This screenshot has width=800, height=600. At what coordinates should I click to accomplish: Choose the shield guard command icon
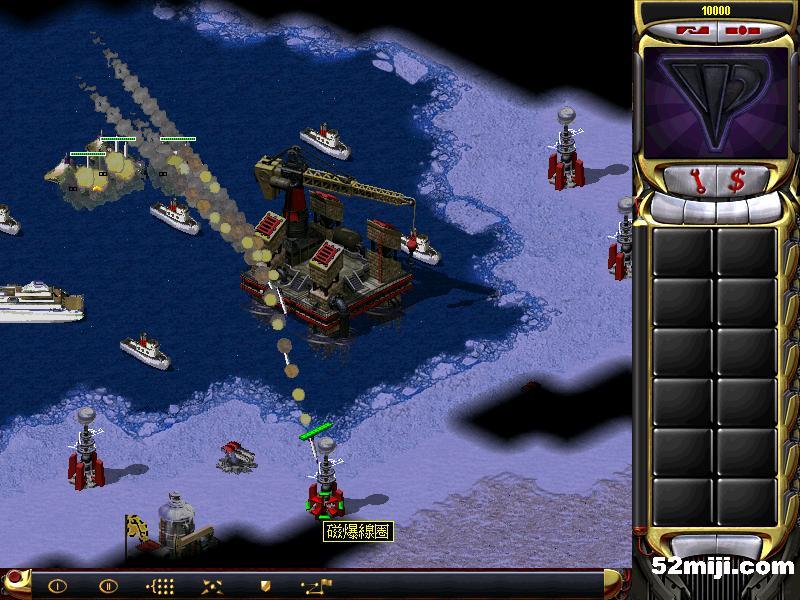[265, 586]
